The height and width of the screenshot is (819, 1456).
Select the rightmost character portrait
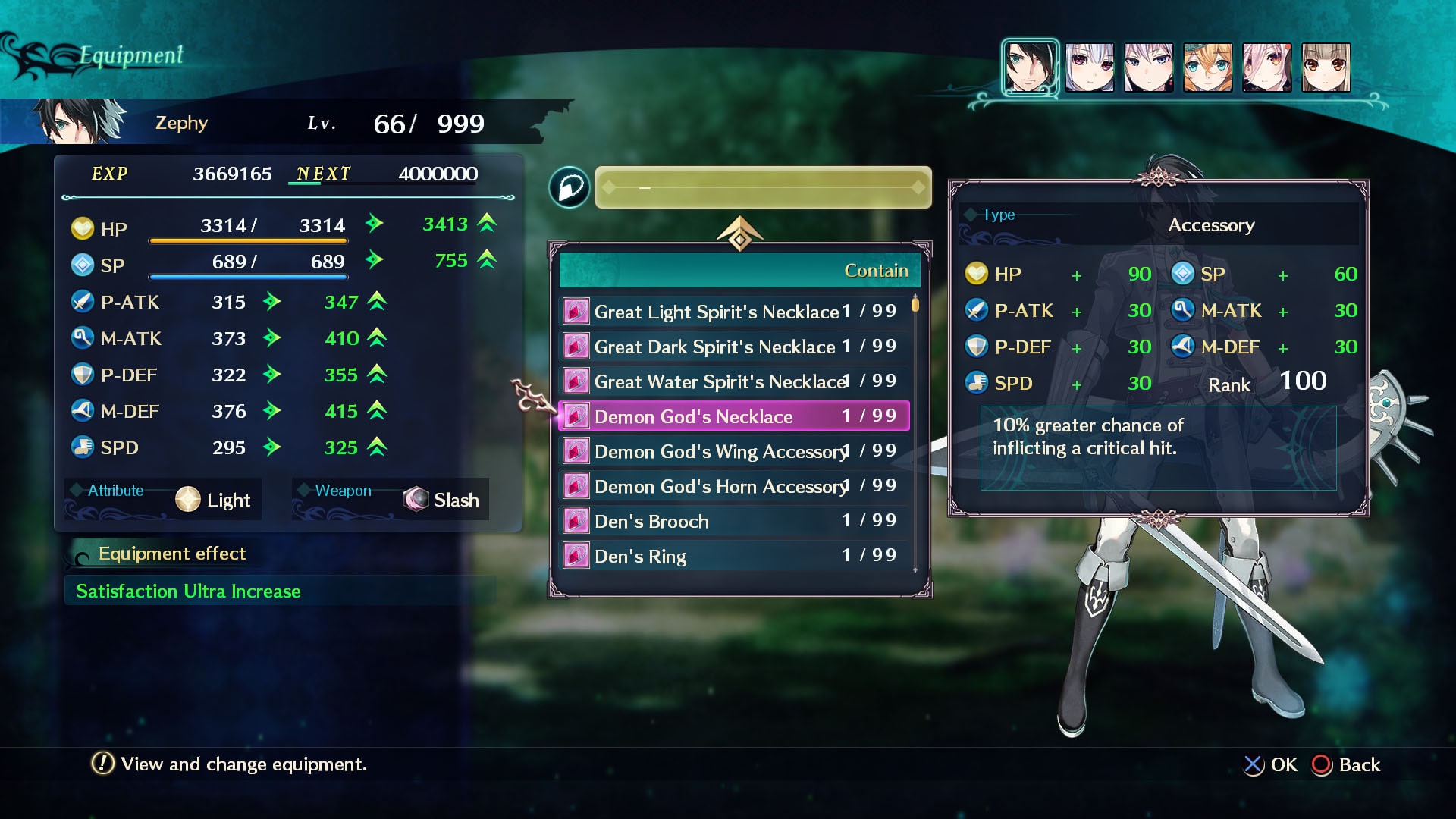coord(1326,67)
